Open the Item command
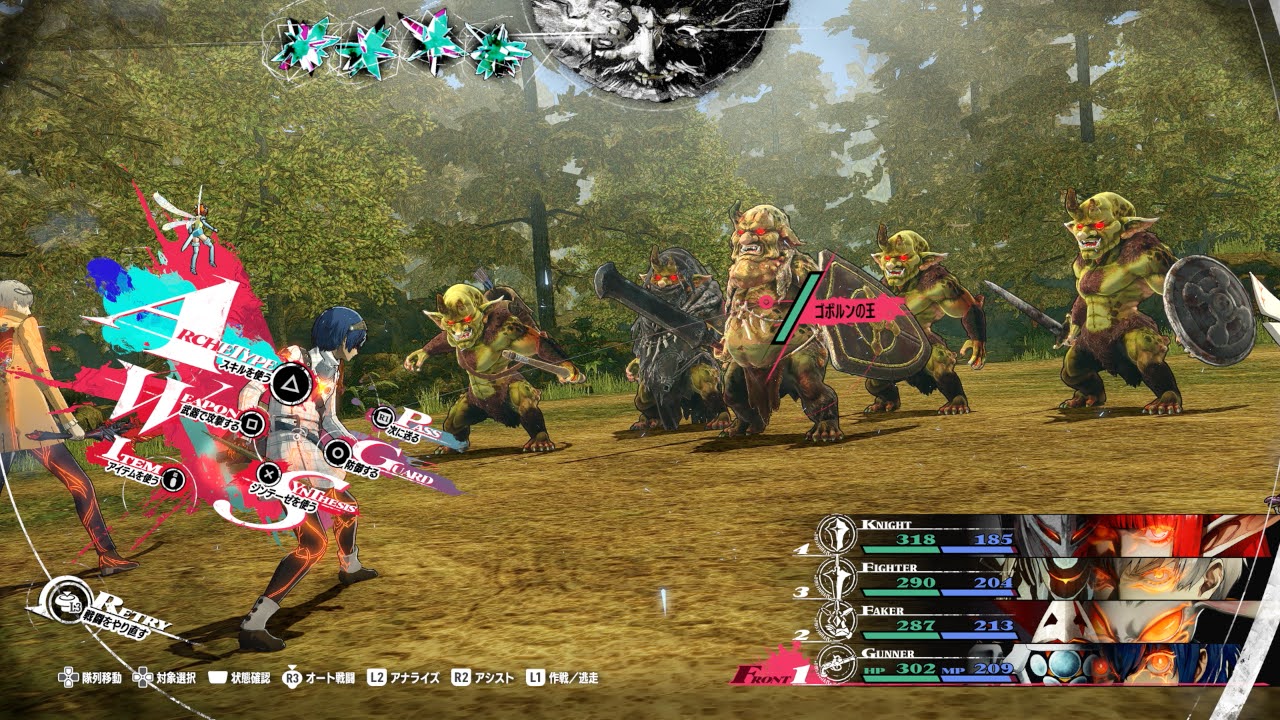 (175, 480)
